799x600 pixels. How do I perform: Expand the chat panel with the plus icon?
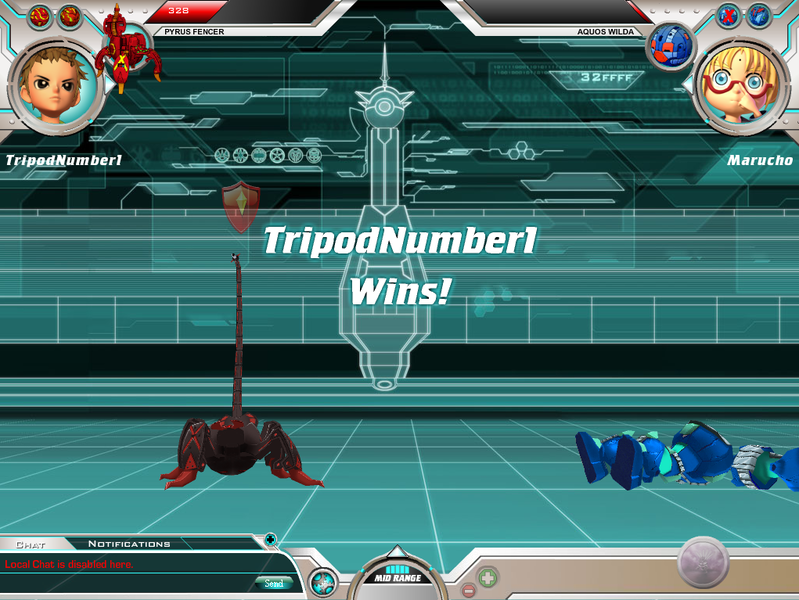(x=270, y=540)
